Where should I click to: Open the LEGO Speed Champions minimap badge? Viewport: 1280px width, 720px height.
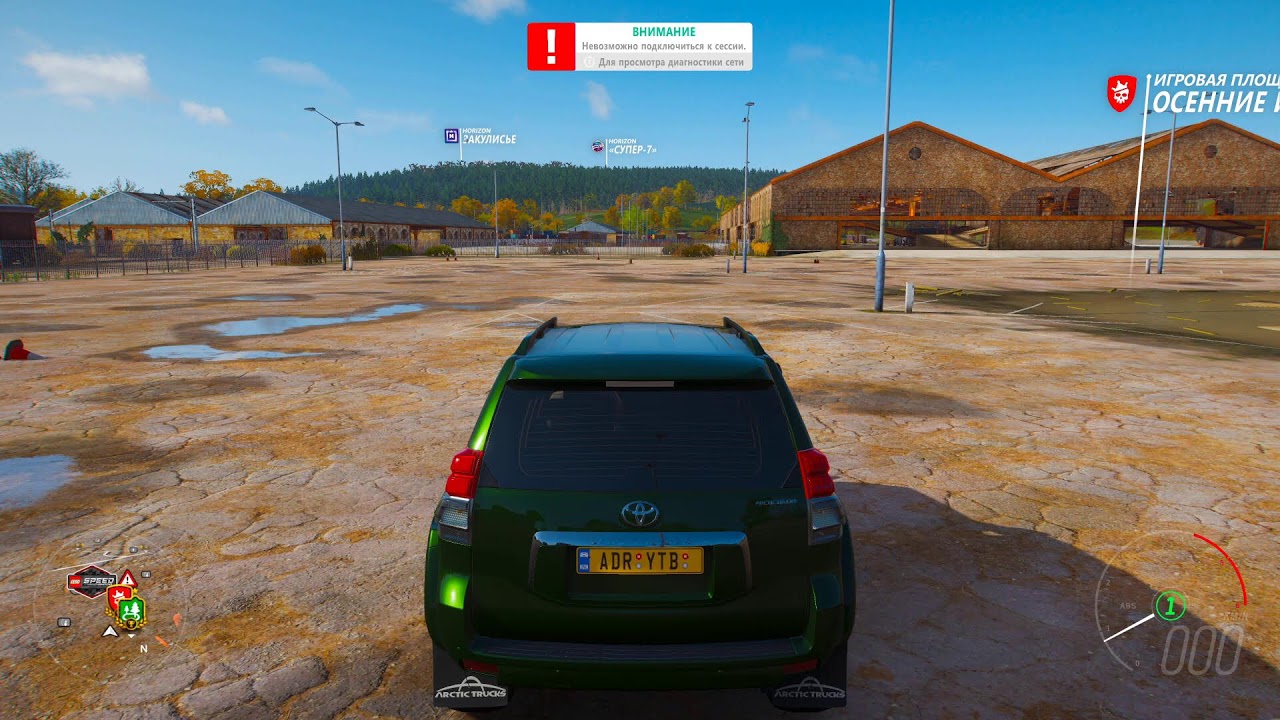[x=91, y=581]
